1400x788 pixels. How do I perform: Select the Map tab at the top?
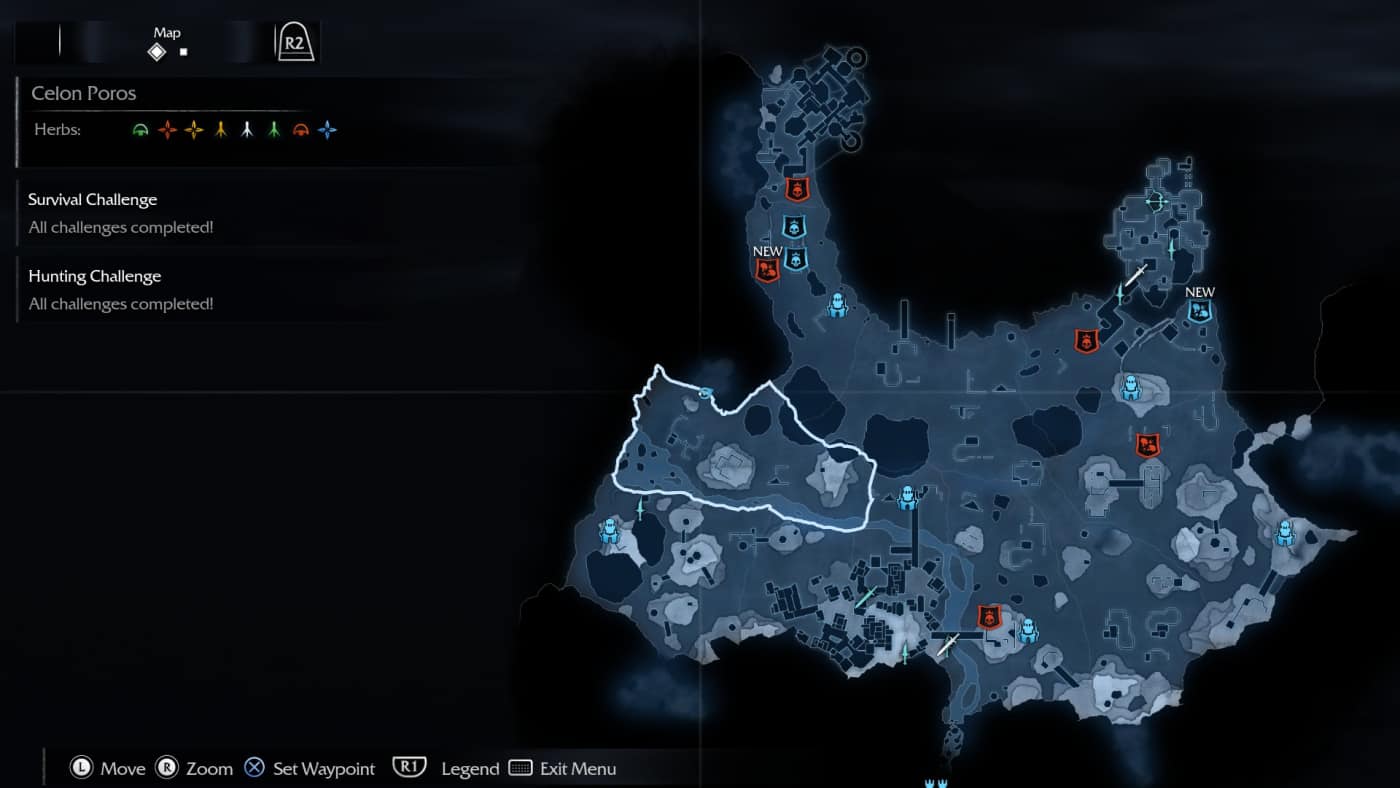point(166,31)
